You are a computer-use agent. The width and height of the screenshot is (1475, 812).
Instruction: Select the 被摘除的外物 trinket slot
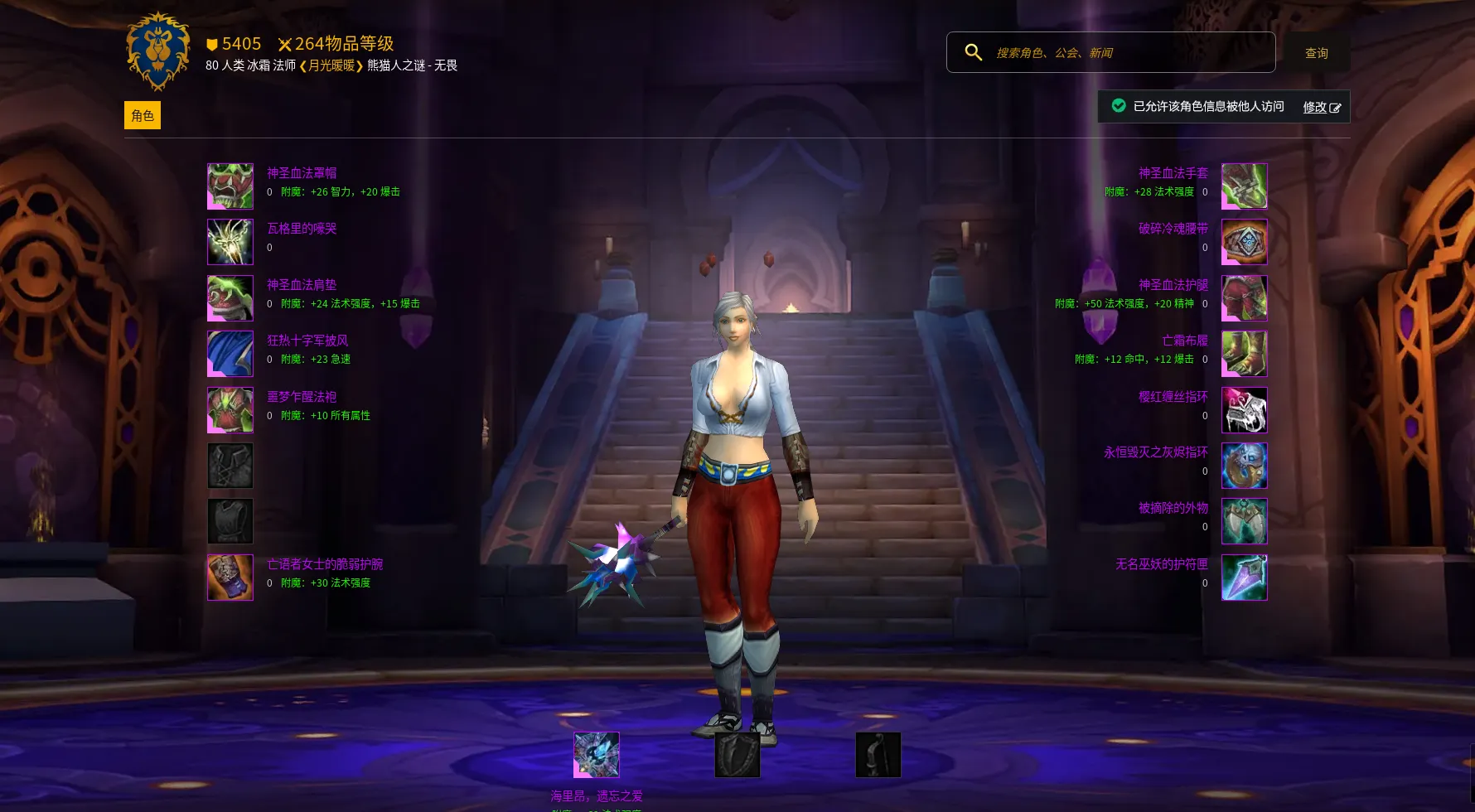click(x=1244, y=521)
